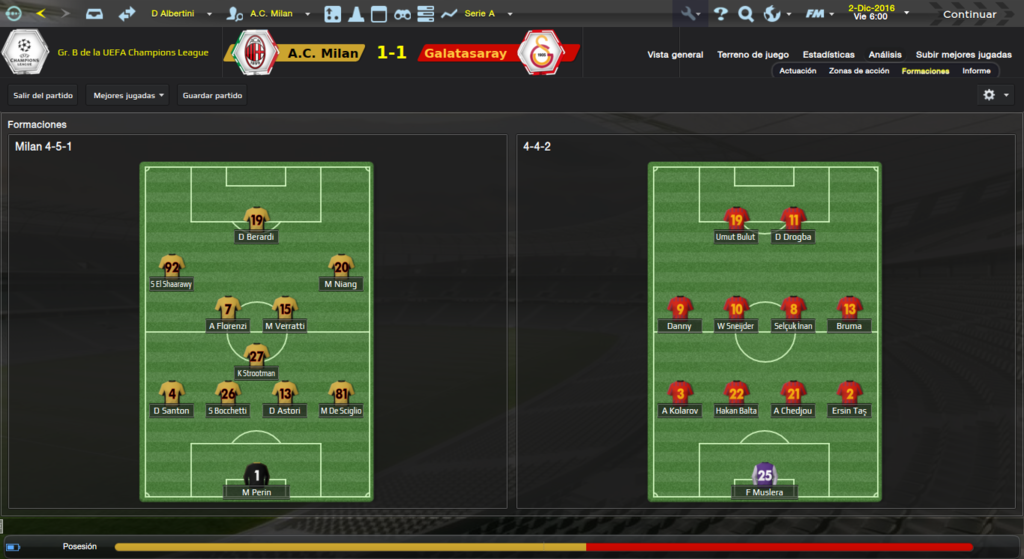
Task: Save the match with Guardar partido
Action: [x=213, y=96]
